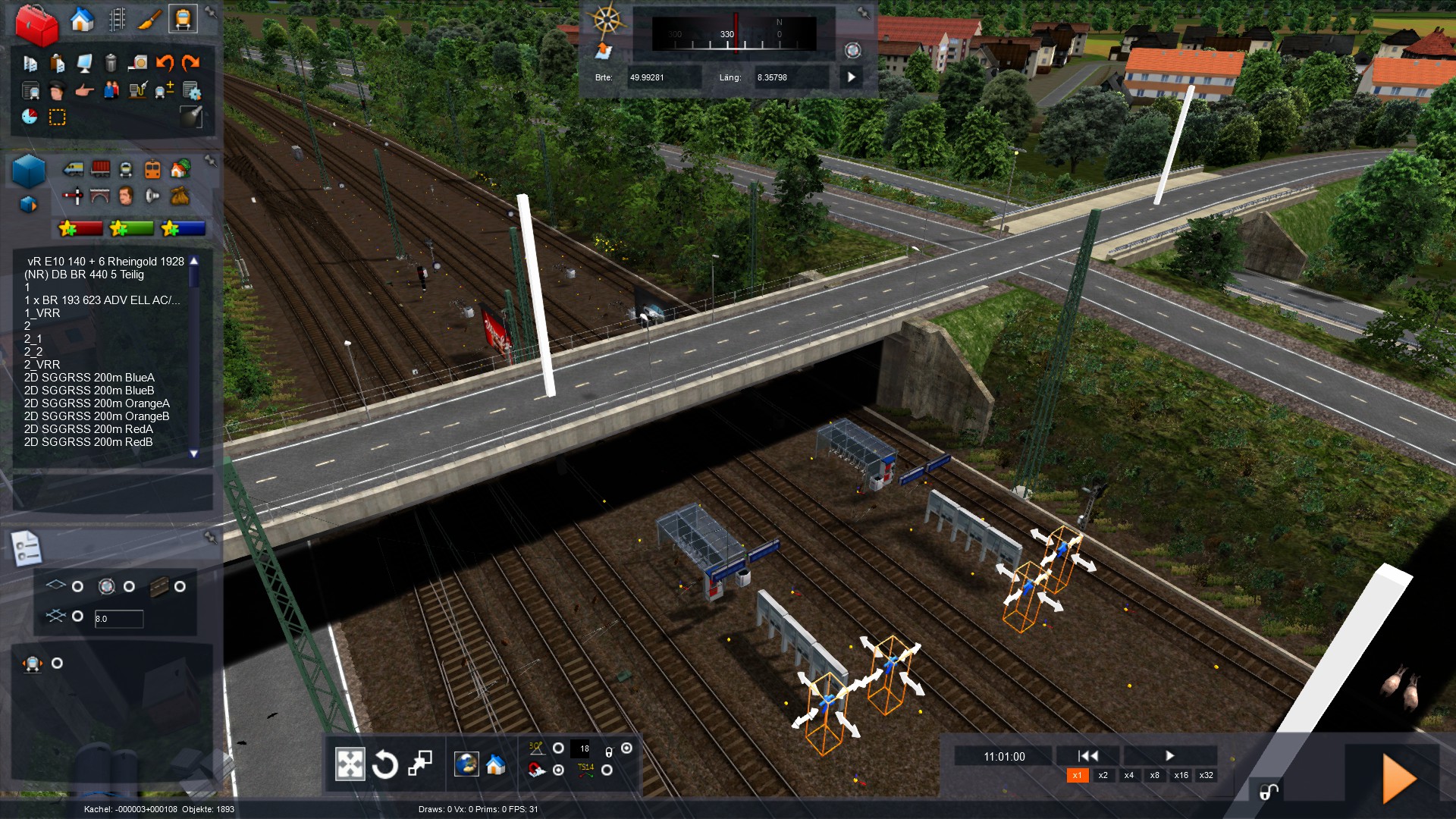Viewport: 1456px width, 819px height.
Task: Redo with the orange forward arrow
Action: [x=191, y=63]
